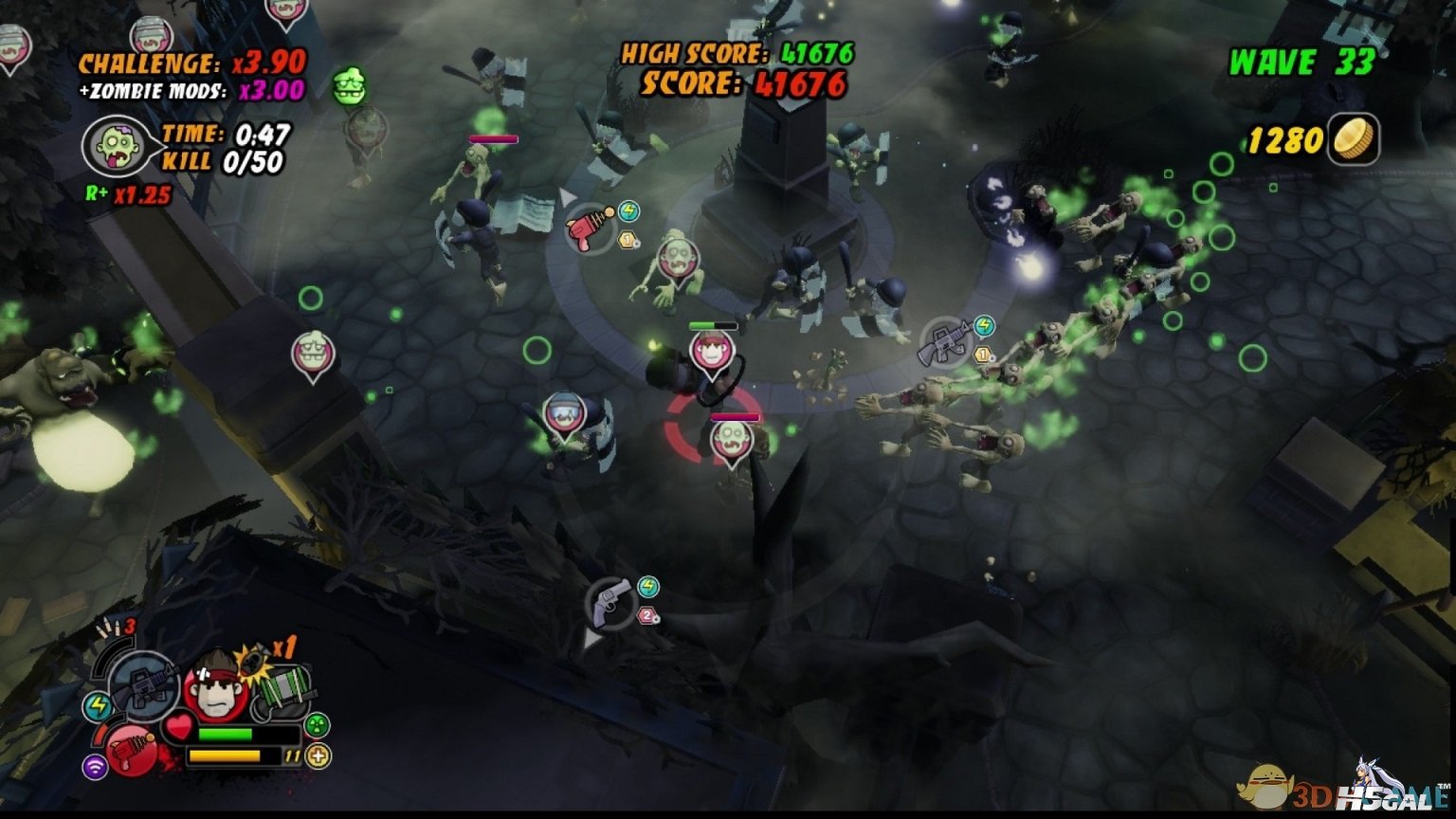Screen dimensions: 1456x819
Task: Click the green glasses zombie mod icon
Action: pyautogui.click(x=349, y=87)
